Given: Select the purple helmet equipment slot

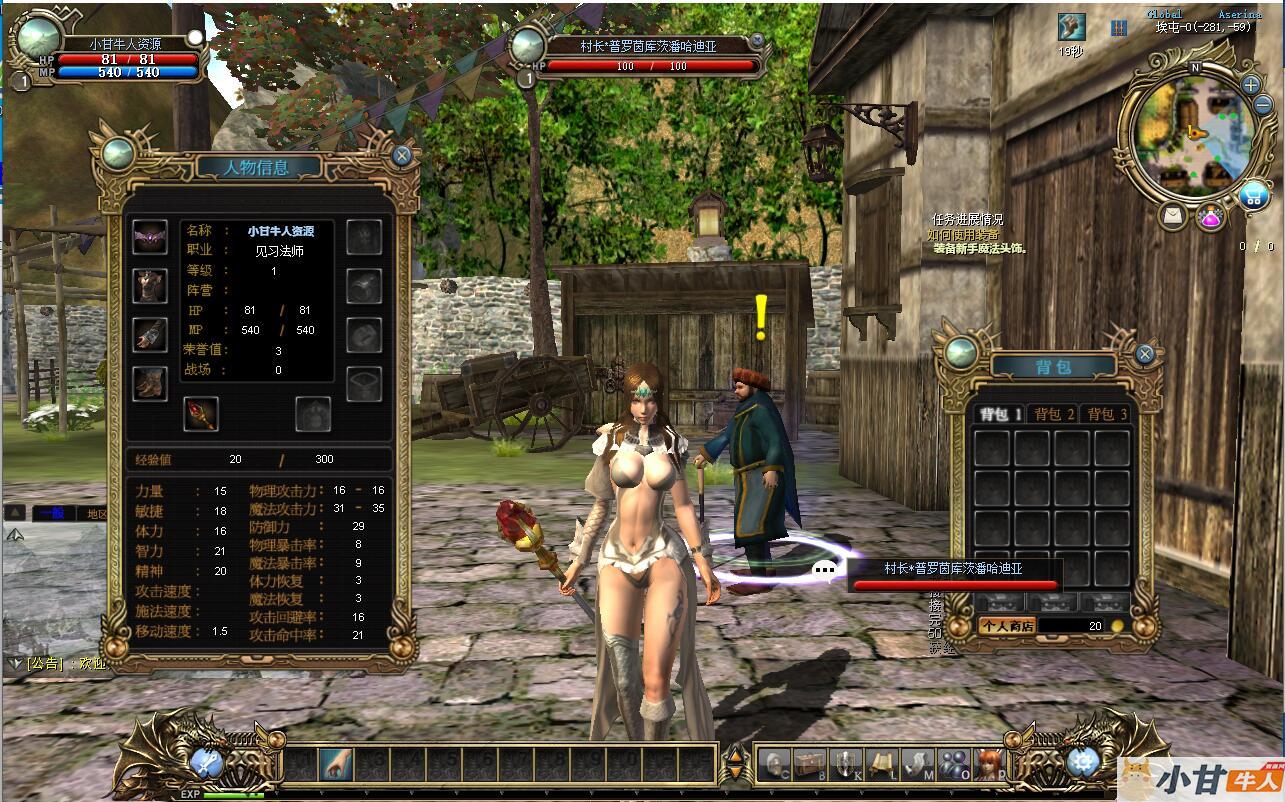Looking at the screenshot, I should pos(150,238).
